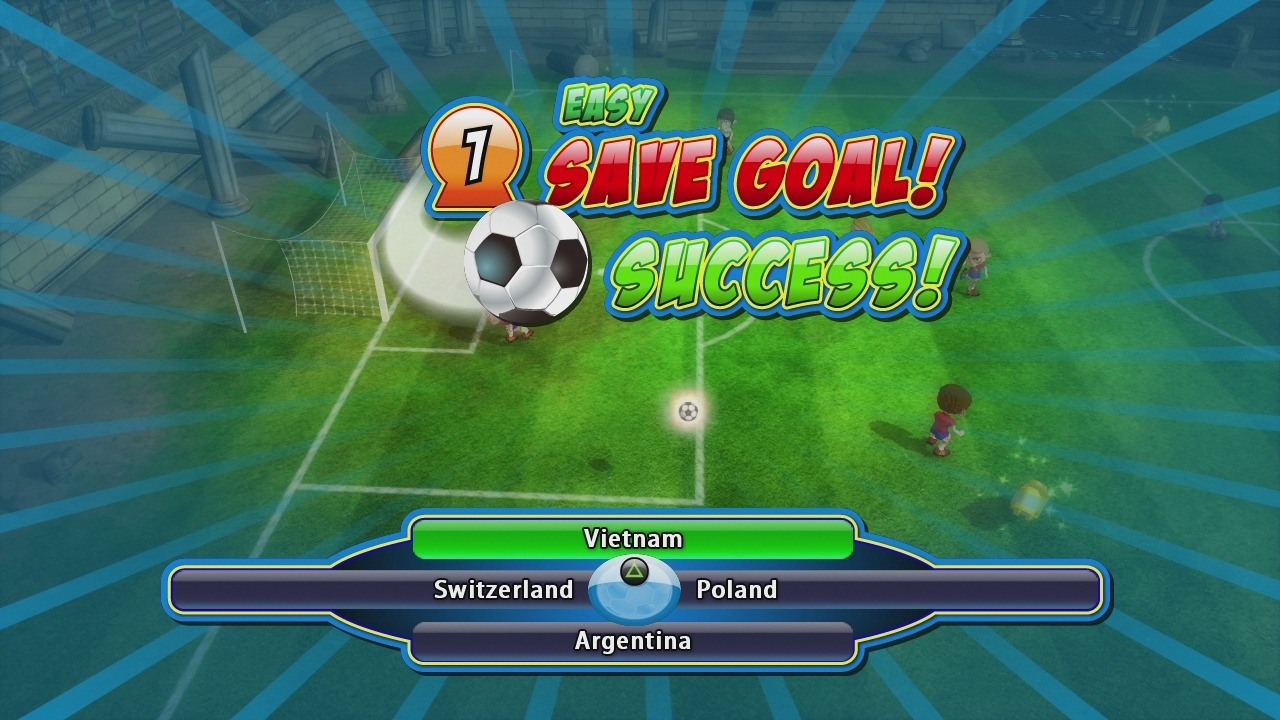Select Argentina from the answer choices
The width and height of the screenshot is (1280, 720).
tap(632, 641)
